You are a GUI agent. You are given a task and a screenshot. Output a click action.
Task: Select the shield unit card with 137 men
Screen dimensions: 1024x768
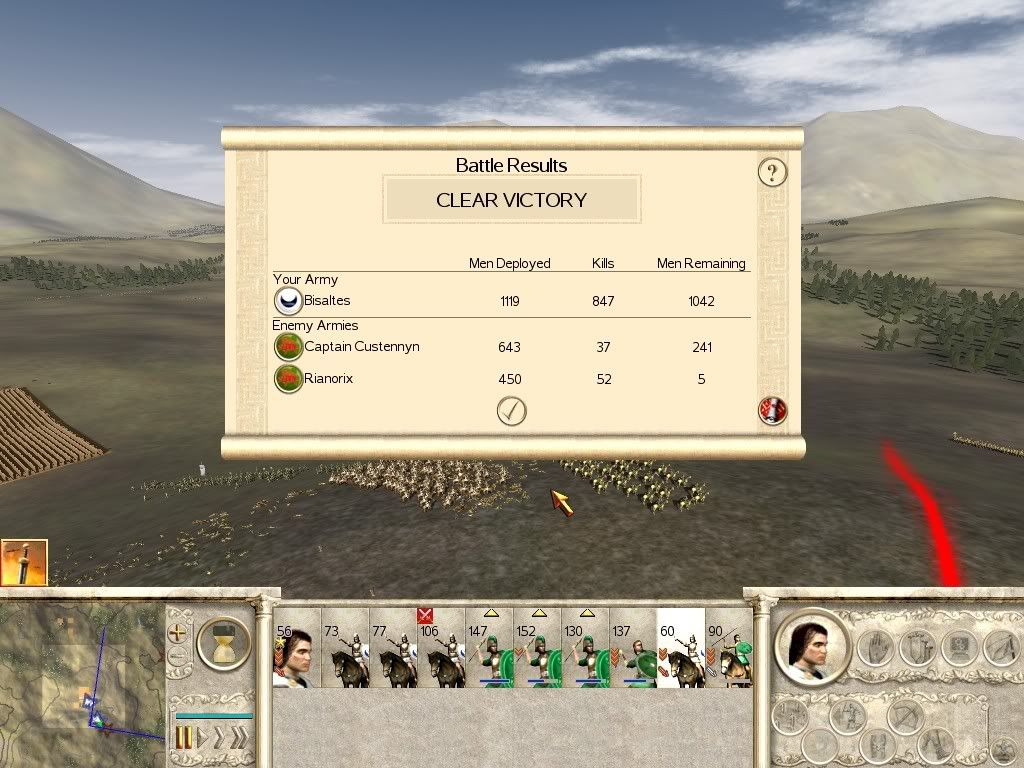pyautogui.click(x=633, y=649)
